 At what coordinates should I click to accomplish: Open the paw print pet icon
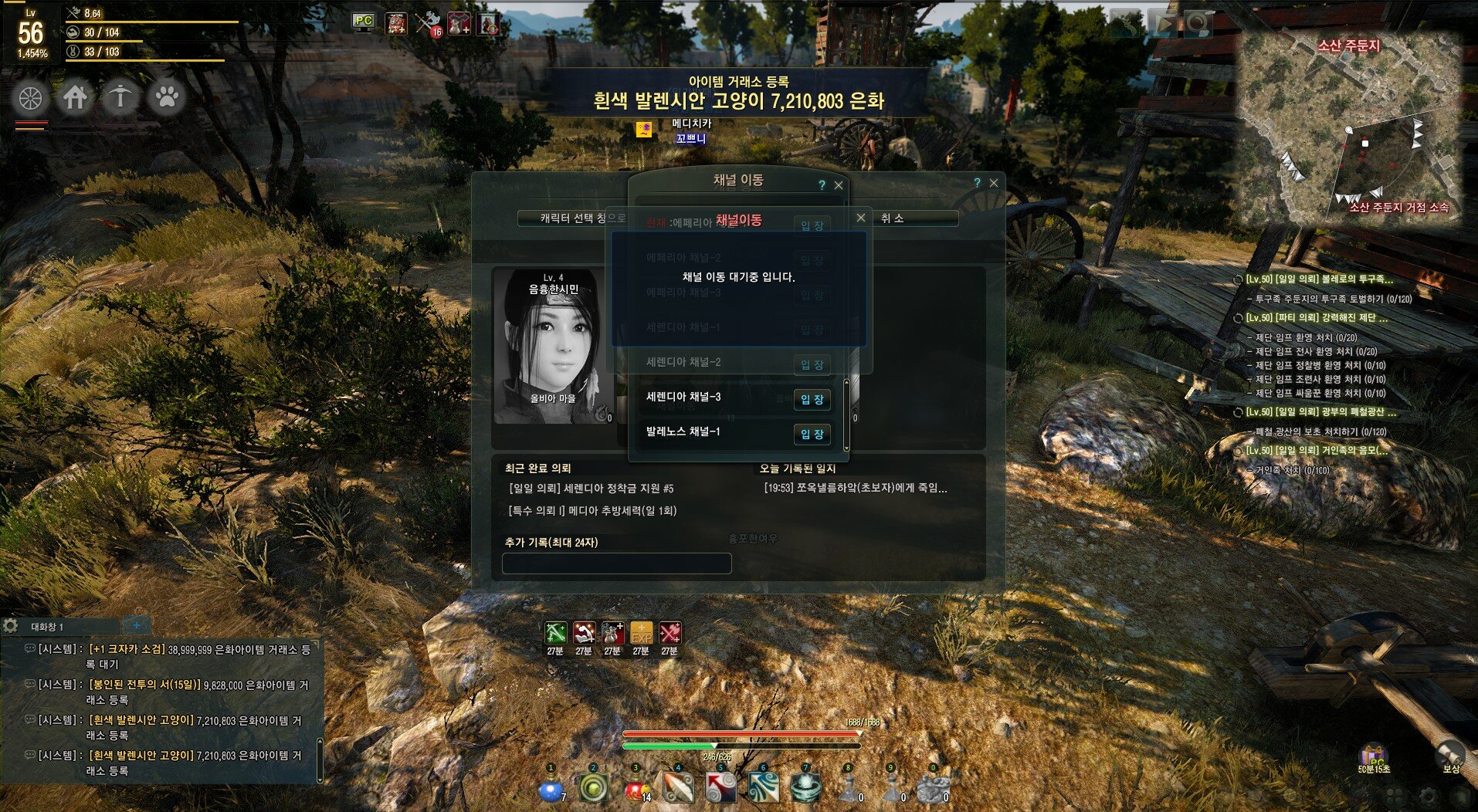(167, 98)
